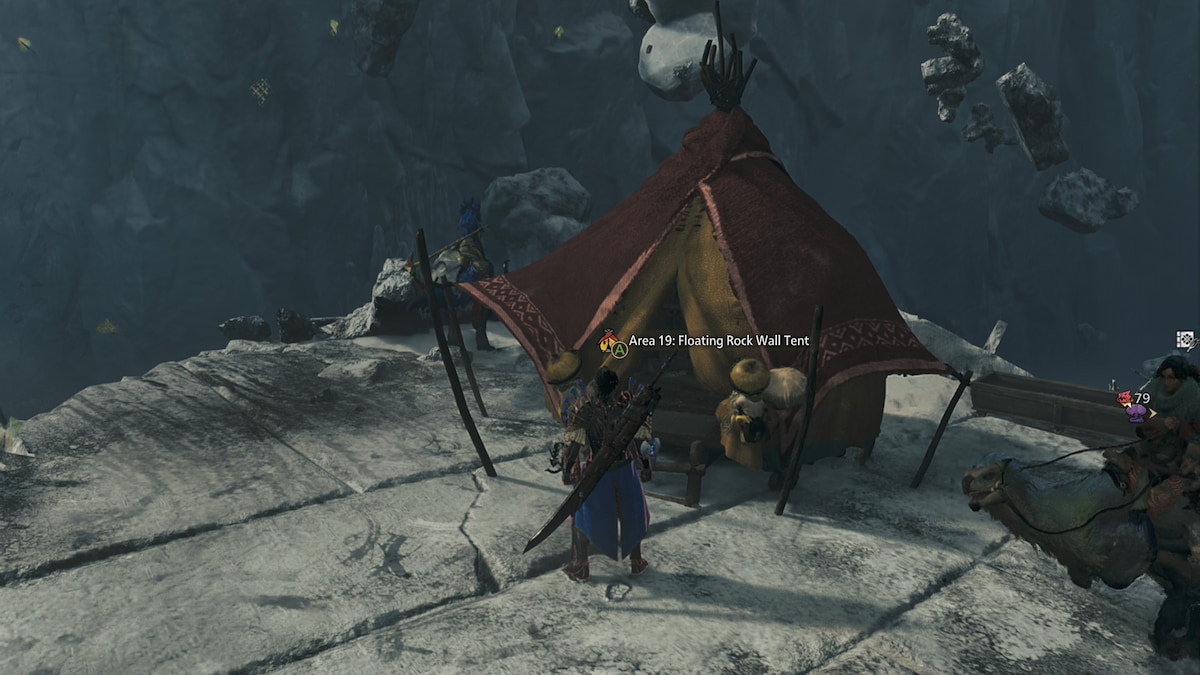Select the Area 19: Floating Rock Wall Tent label
Image resolution: width=1200 pixels, height=675 pixels.
coord(718,341)
